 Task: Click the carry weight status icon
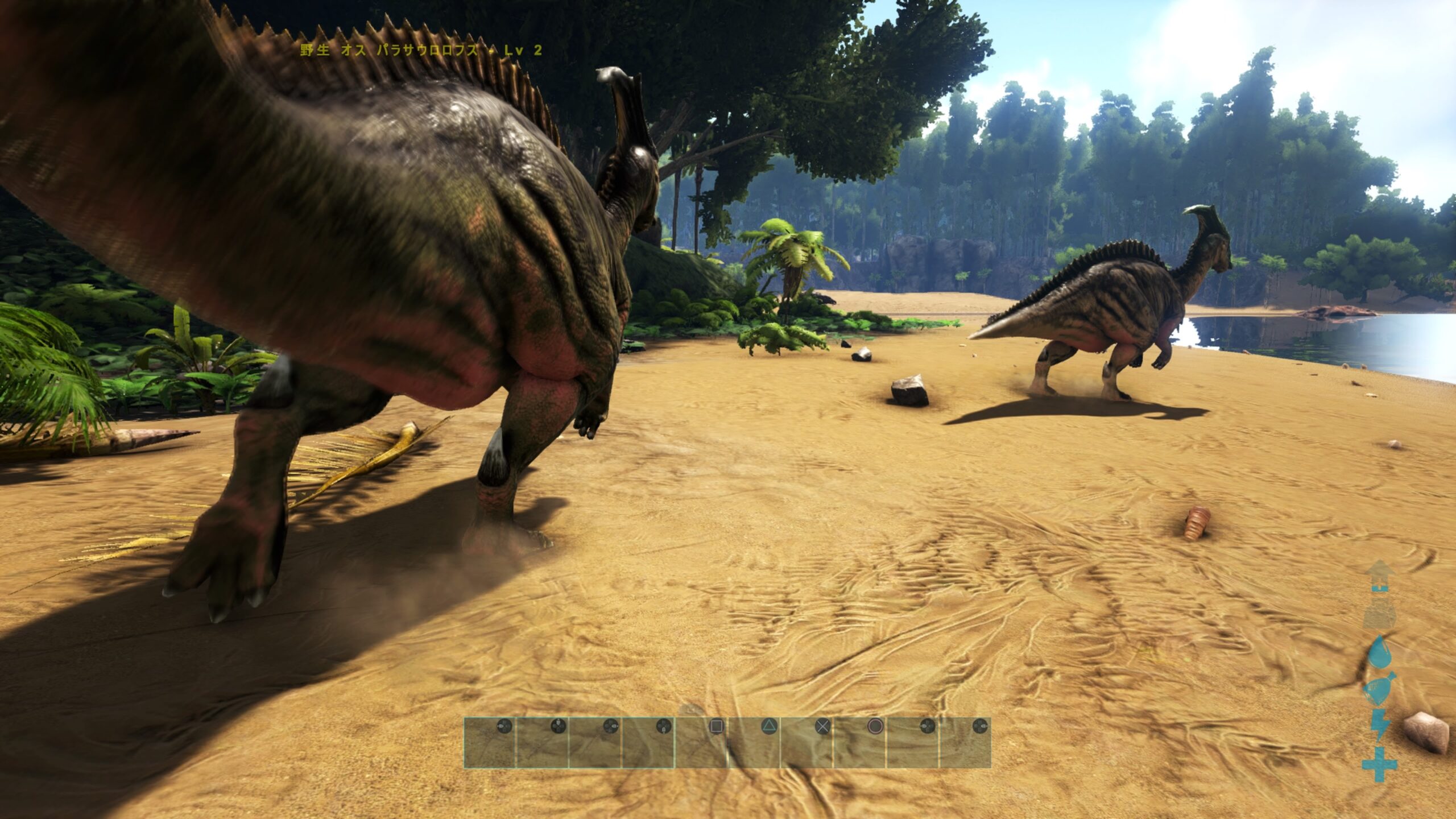1379,614
